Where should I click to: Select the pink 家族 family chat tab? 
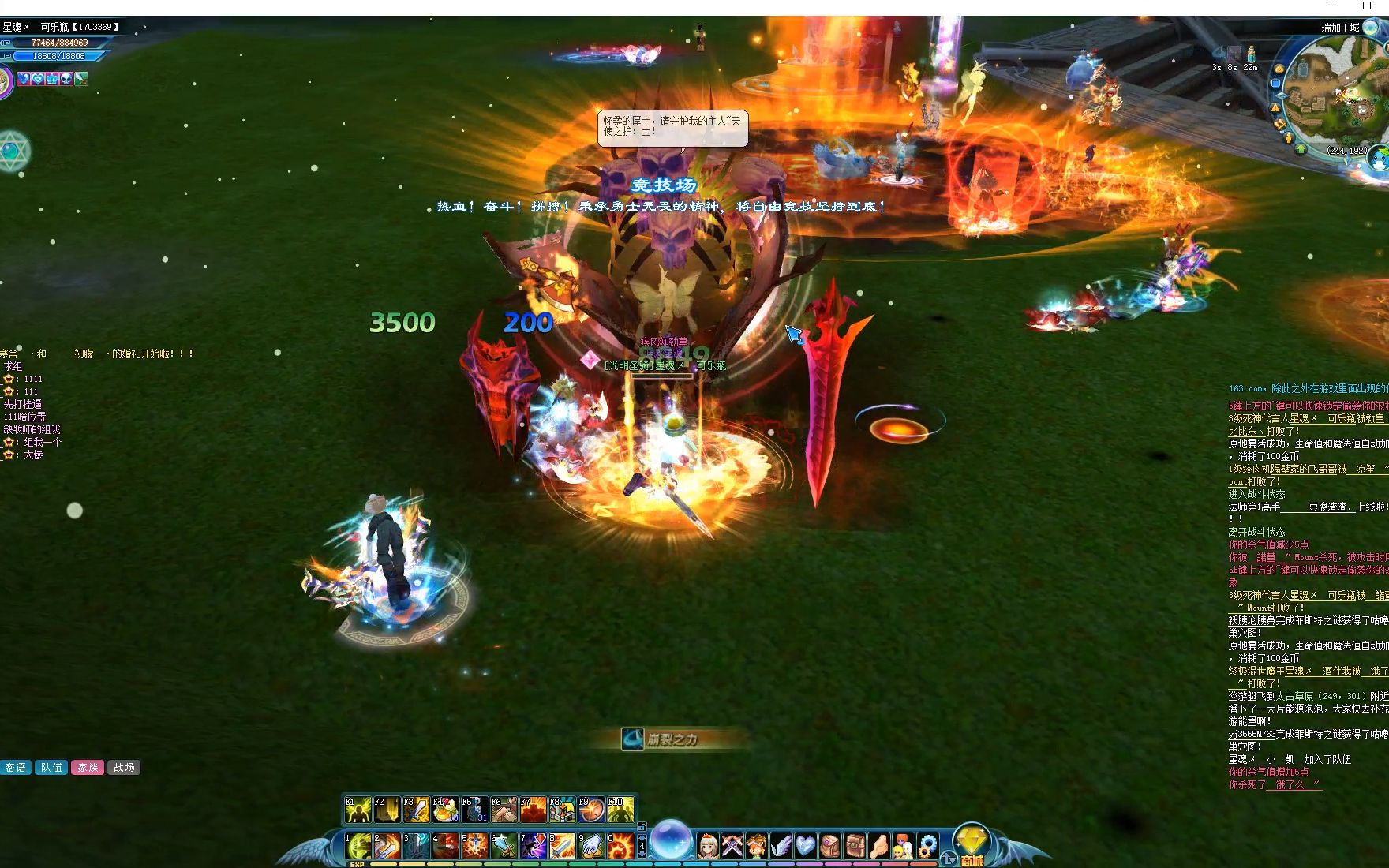point(88,767)
